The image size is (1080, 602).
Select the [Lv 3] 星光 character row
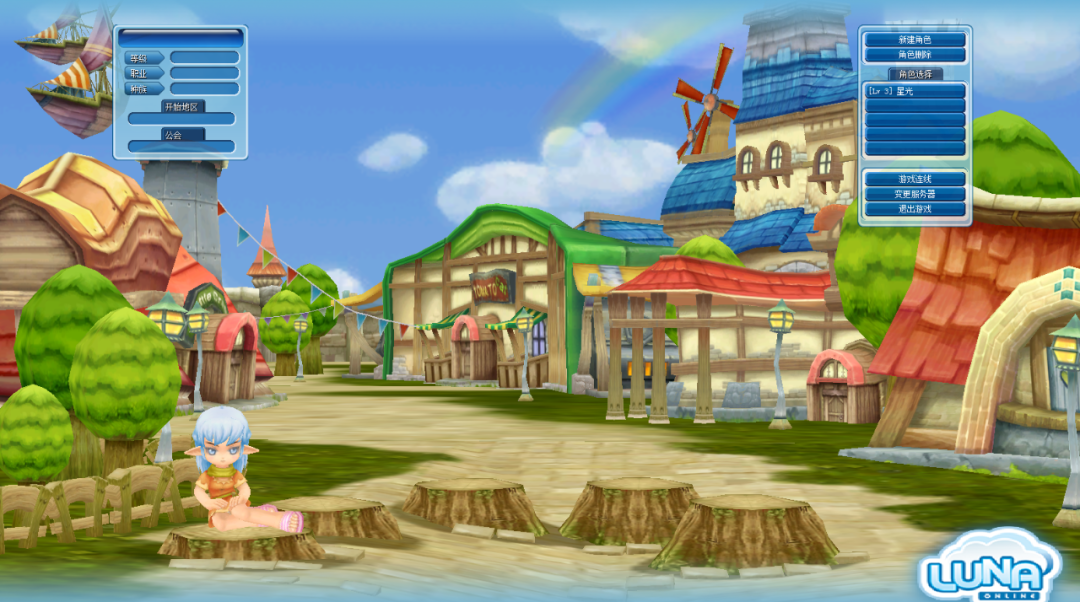click(x=915, y=91)
